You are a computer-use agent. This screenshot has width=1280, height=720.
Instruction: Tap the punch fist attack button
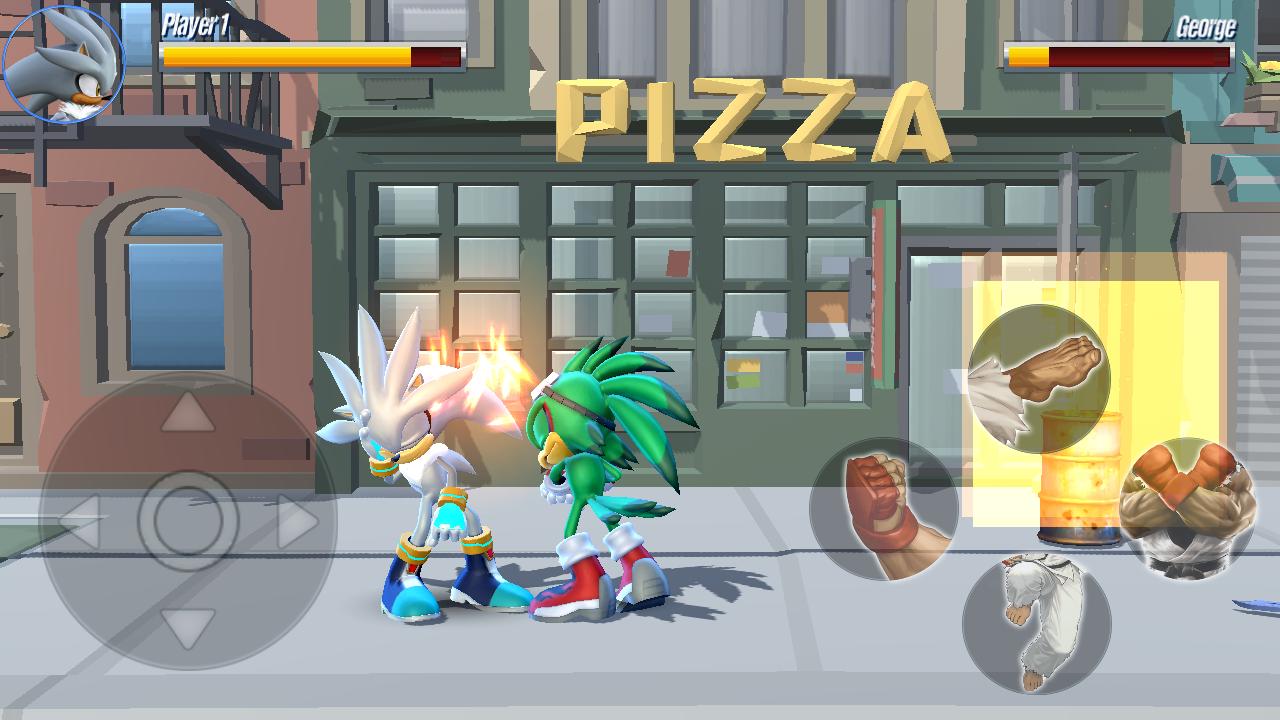(883, 510)
